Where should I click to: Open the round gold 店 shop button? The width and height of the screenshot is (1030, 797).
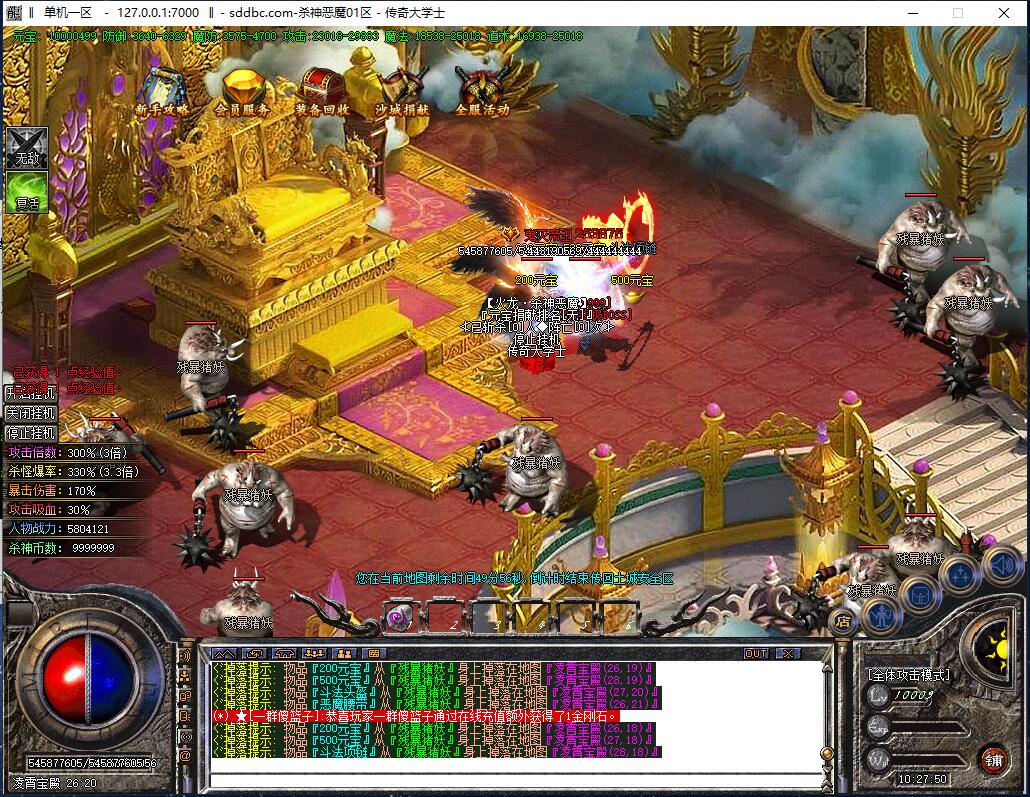[x=844, y=621]
